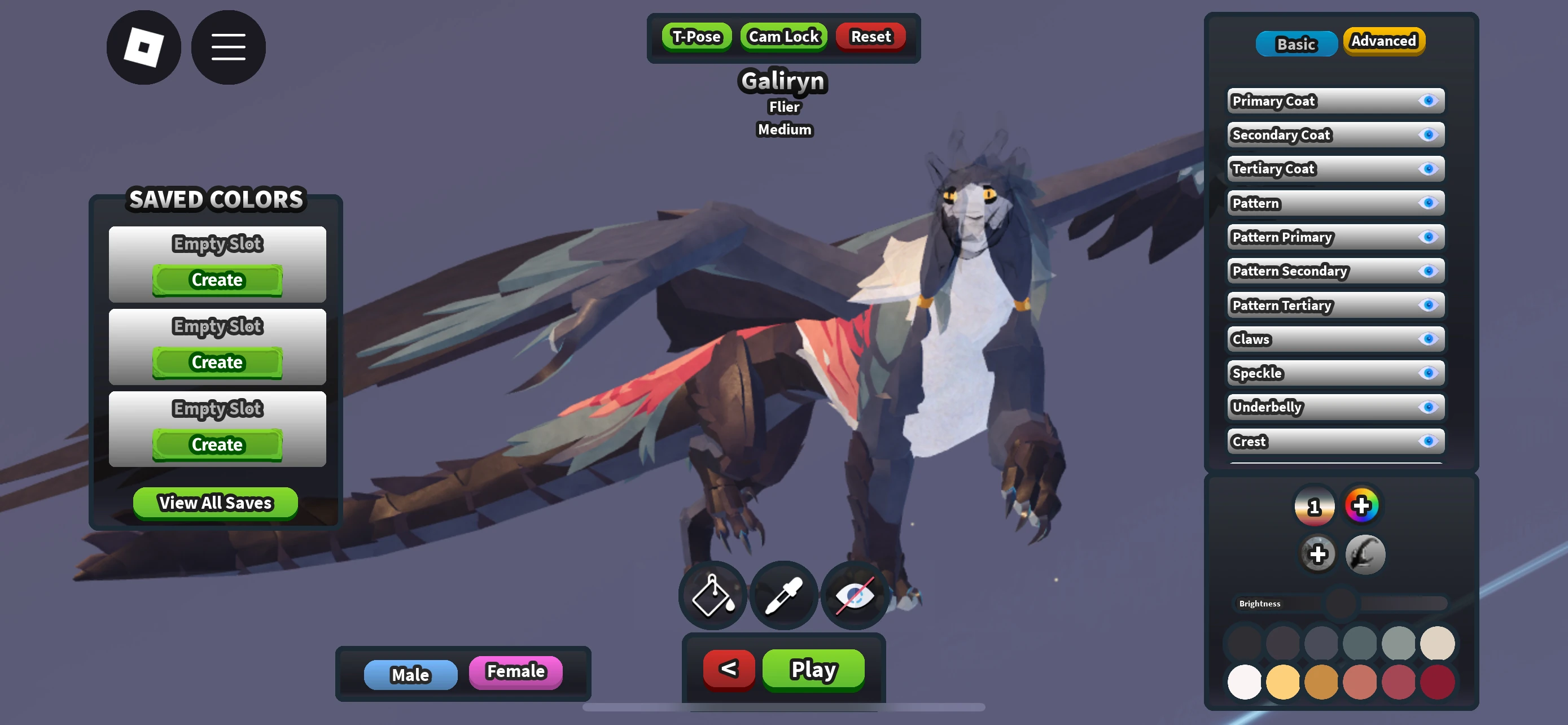Switch to the Advanced tab

[1383, 41]
